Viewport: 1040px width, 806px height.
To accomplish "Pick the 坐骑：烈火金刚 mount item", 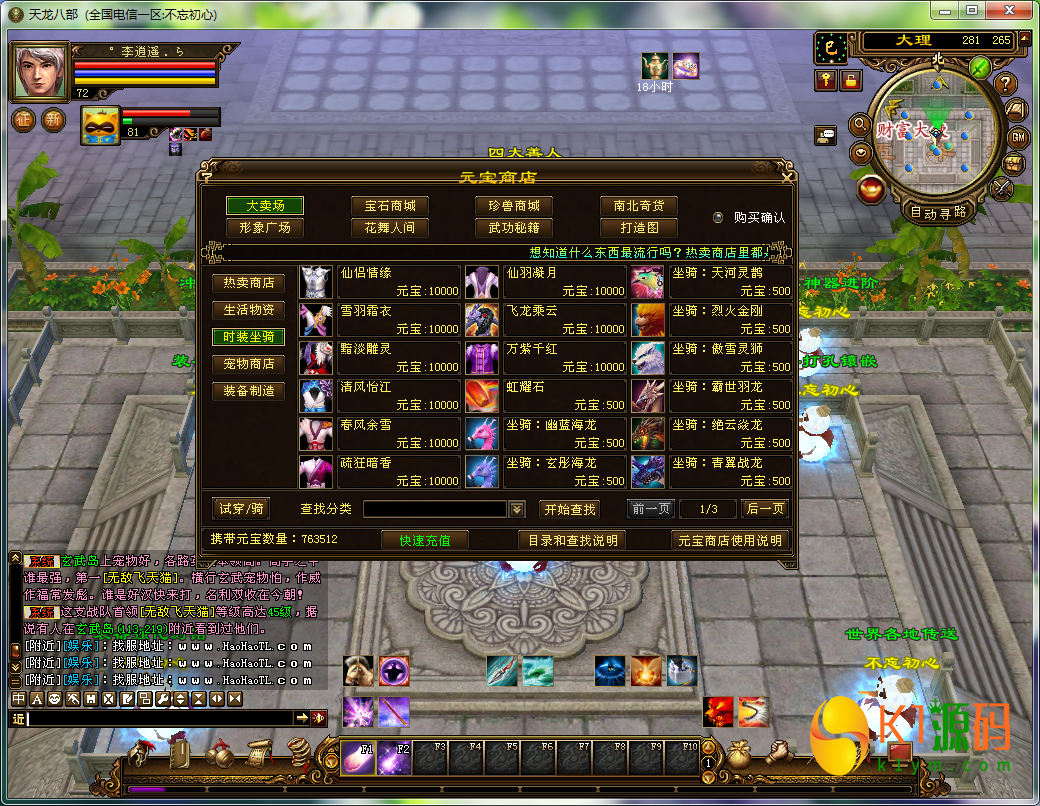I will [712, 319].
